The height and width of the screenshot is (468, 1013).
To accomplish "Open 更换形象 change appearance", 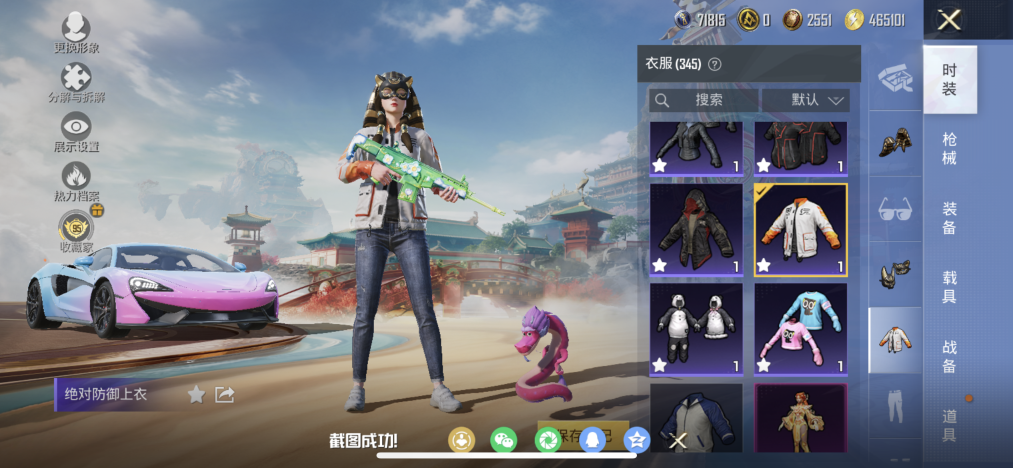I will pos(76,33).
